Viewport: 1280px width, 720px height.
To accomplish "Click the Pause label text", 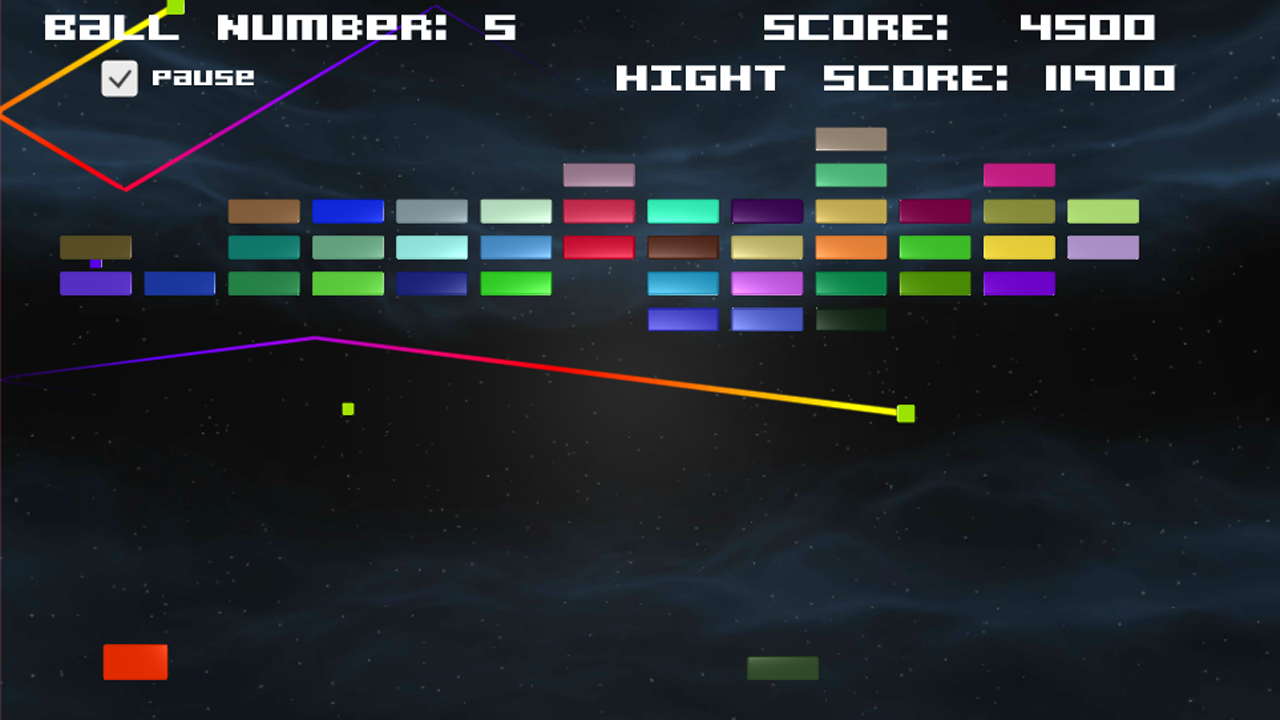I will pyautogui.click(x=204, y=77).
